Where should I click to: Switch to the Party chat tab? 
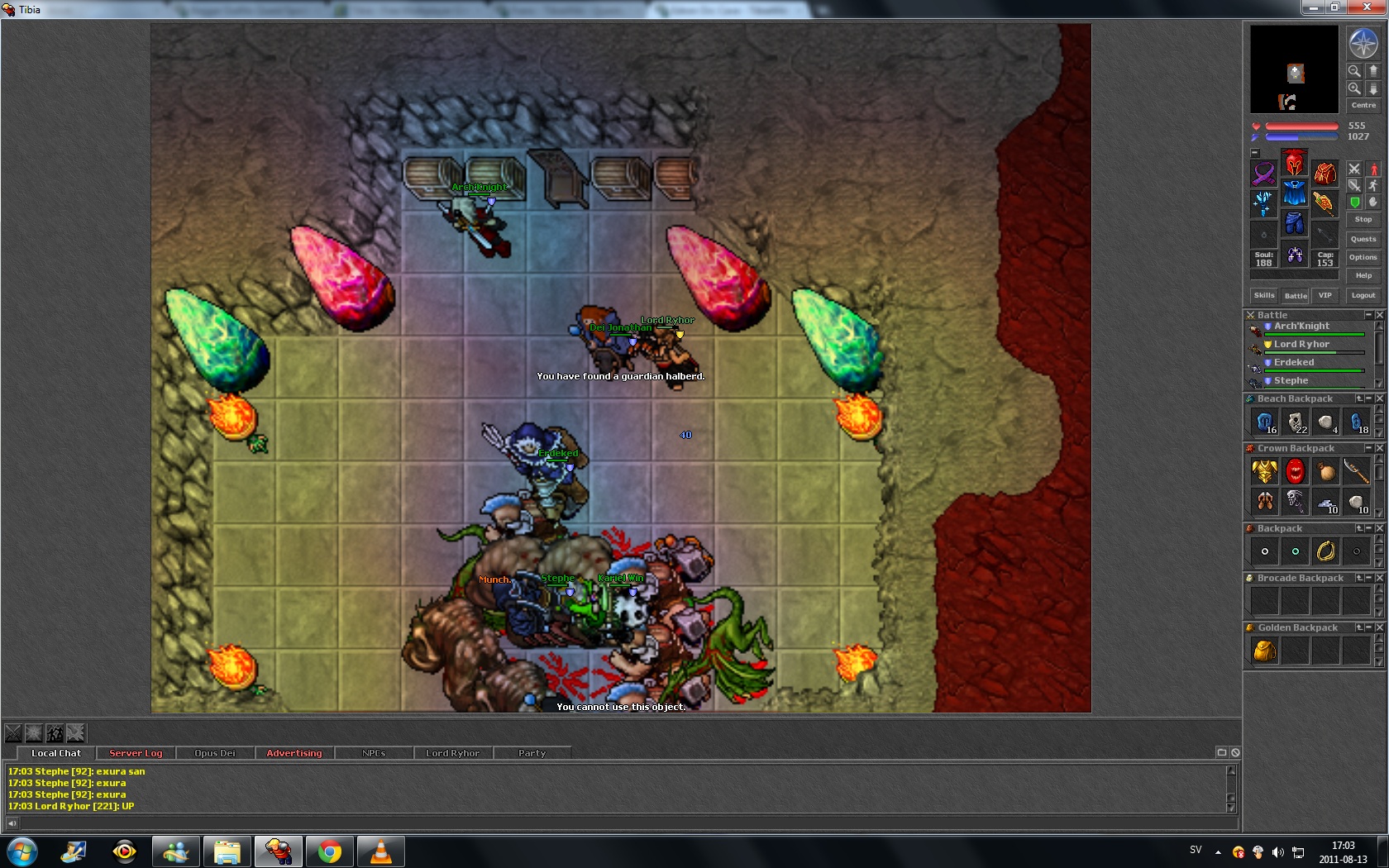pyautogui.click(x=532, y=753)
